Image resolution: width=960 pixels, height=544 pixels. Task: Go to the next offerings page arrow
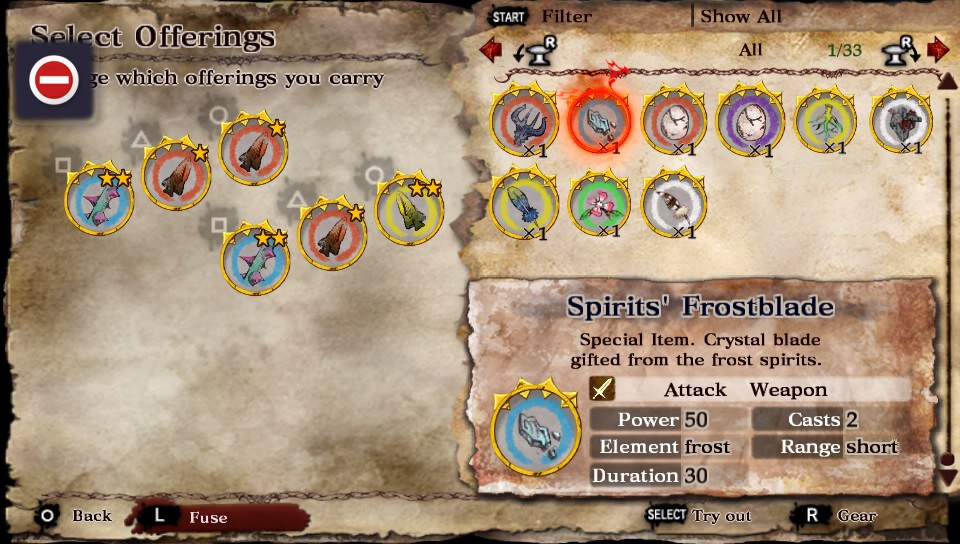pos(937,49)
